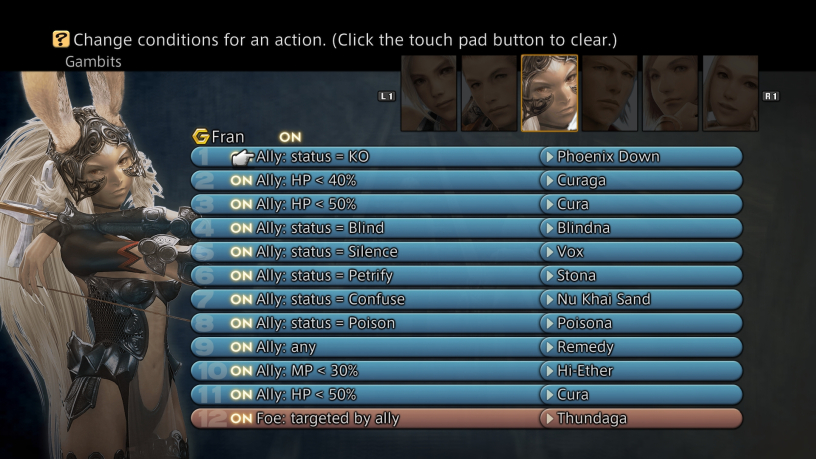The width and height of the screenshot is (816, 459).
Task: Change the "Foe: targeted by ally" condition
Action: [328, 418]
